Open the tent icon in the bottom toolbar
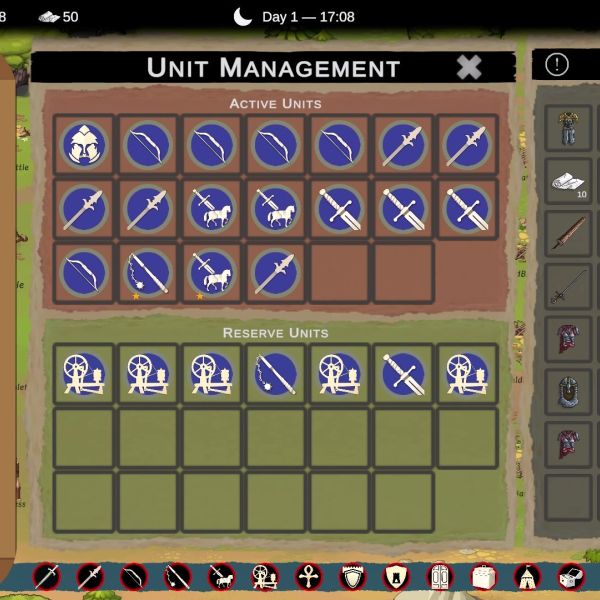The image size is (600, 600). tap(527, 576)
